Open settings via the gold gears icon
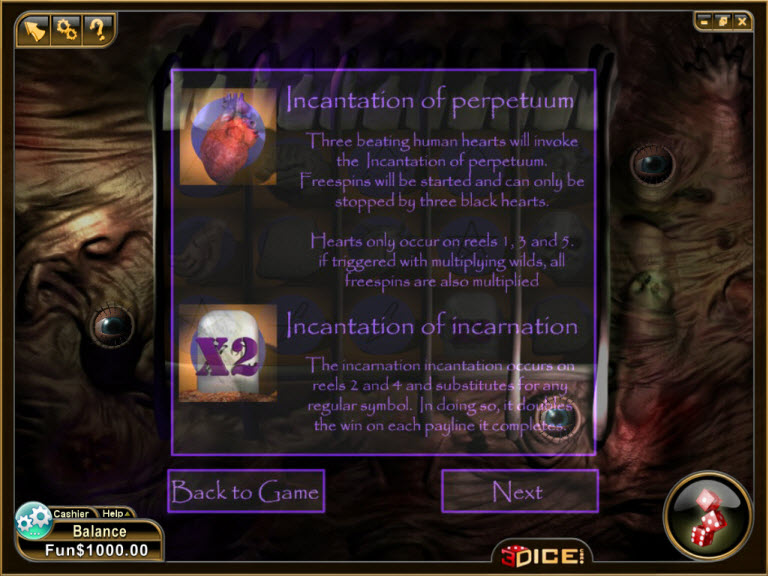This screenshot has height=576, width=768. coord(67,28)
